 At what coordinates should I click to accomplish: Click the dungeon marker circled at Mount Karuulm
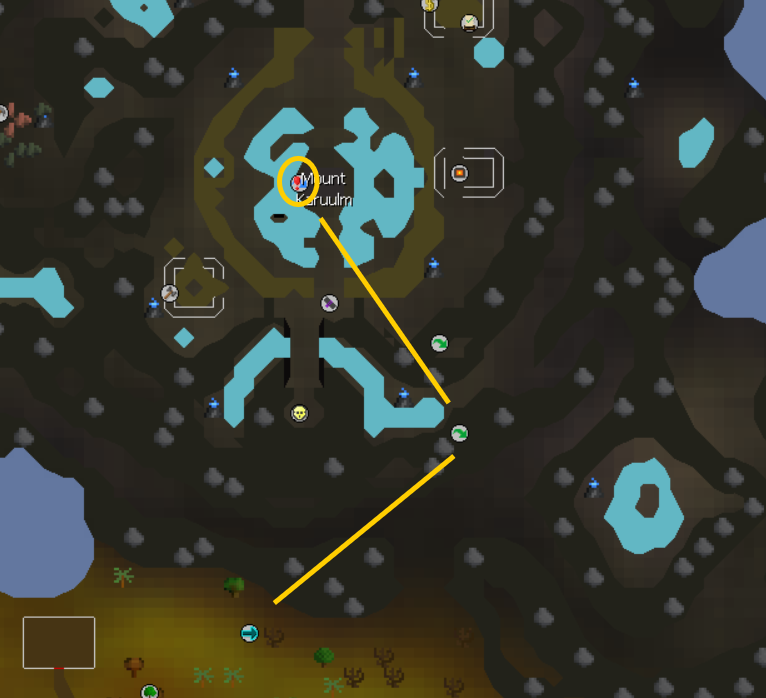(298, 183)
